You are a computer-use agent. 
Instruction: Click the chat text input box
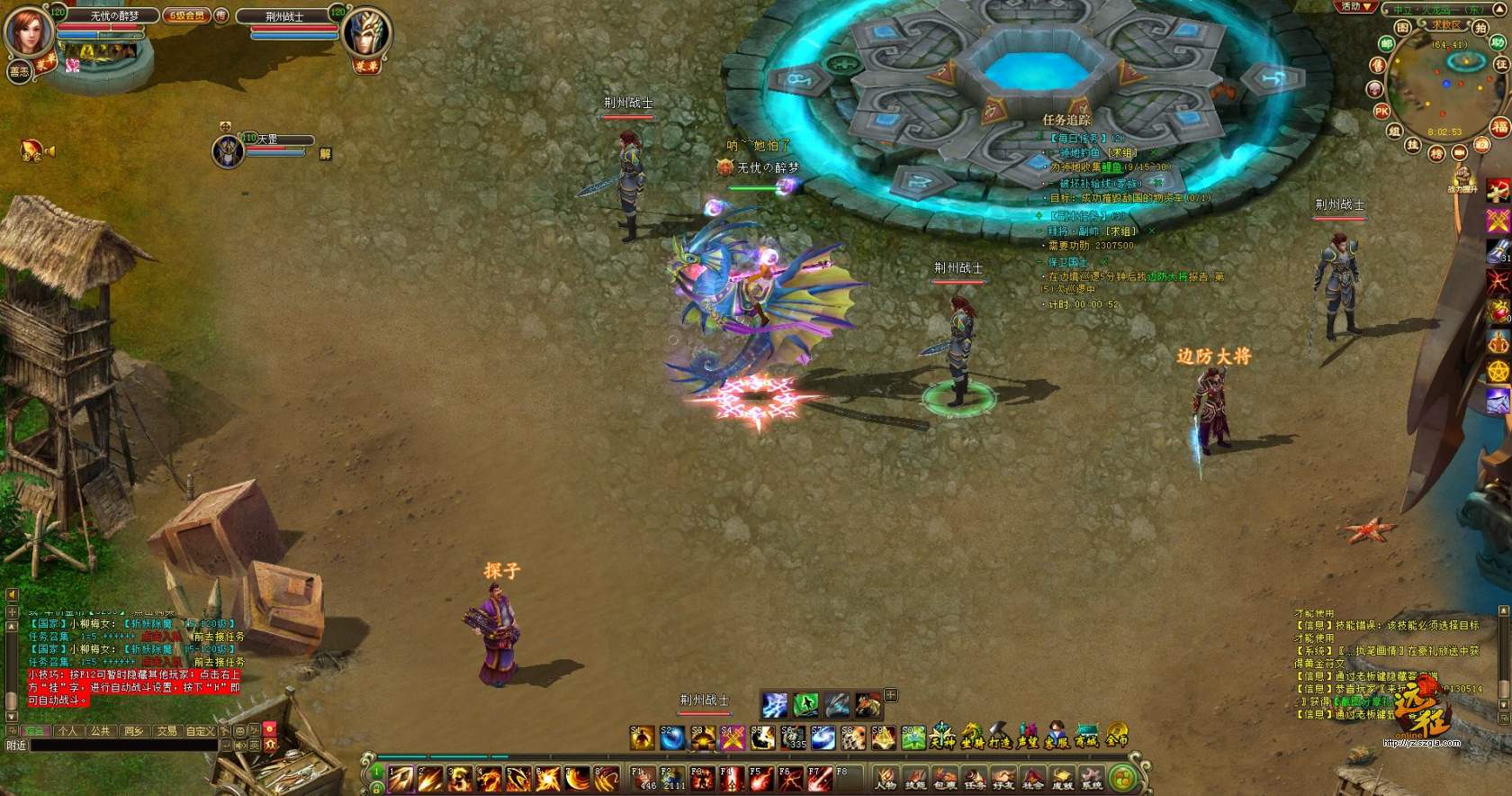coord(124,746)
